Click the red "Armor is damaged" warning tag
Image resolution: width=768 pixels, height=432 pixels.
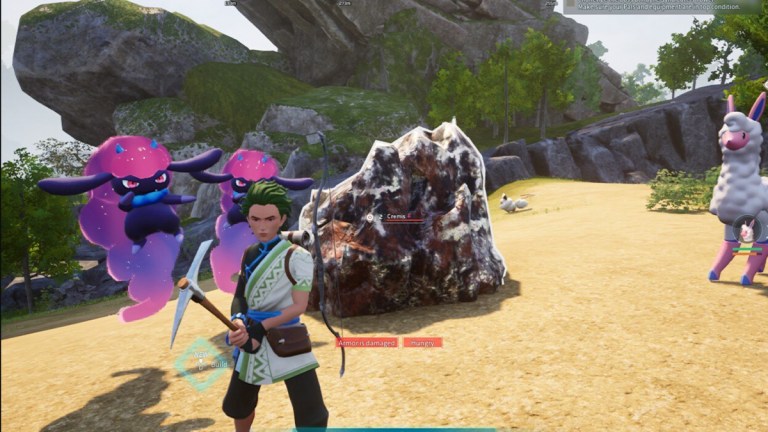click(366, 342)
